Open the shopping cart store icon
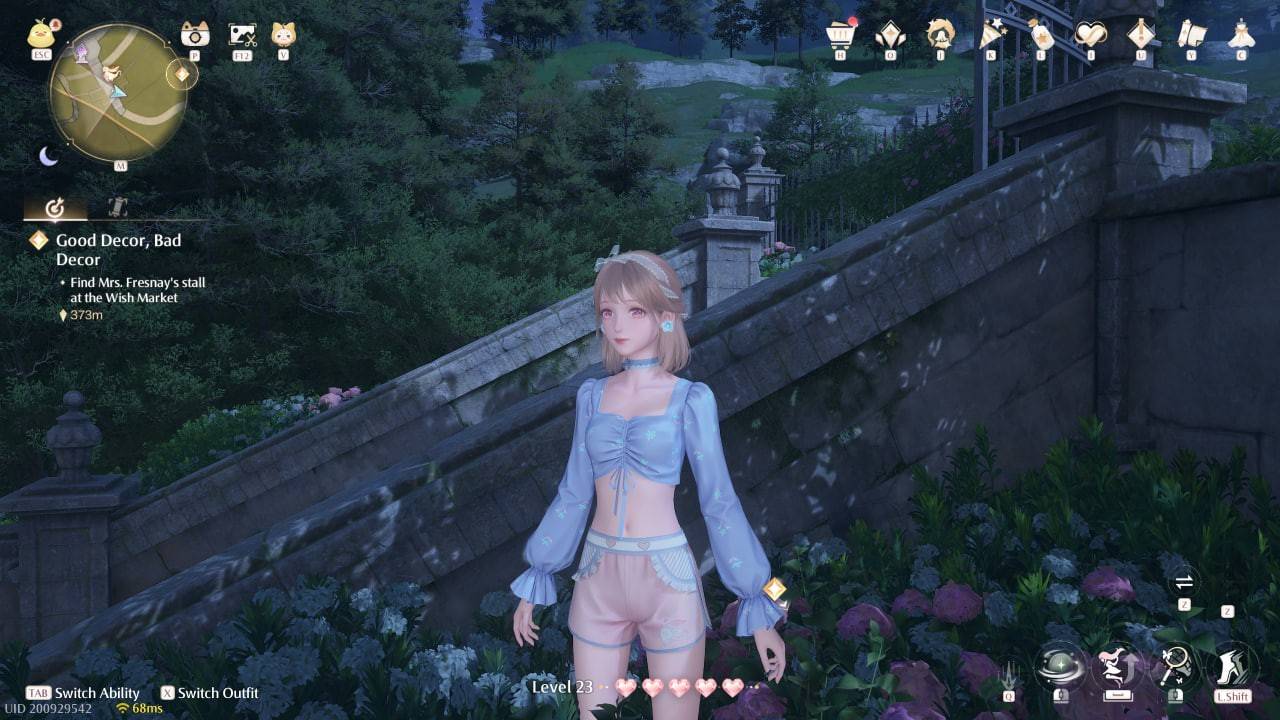Screen dimensions: 1280x720 (842, 35)
